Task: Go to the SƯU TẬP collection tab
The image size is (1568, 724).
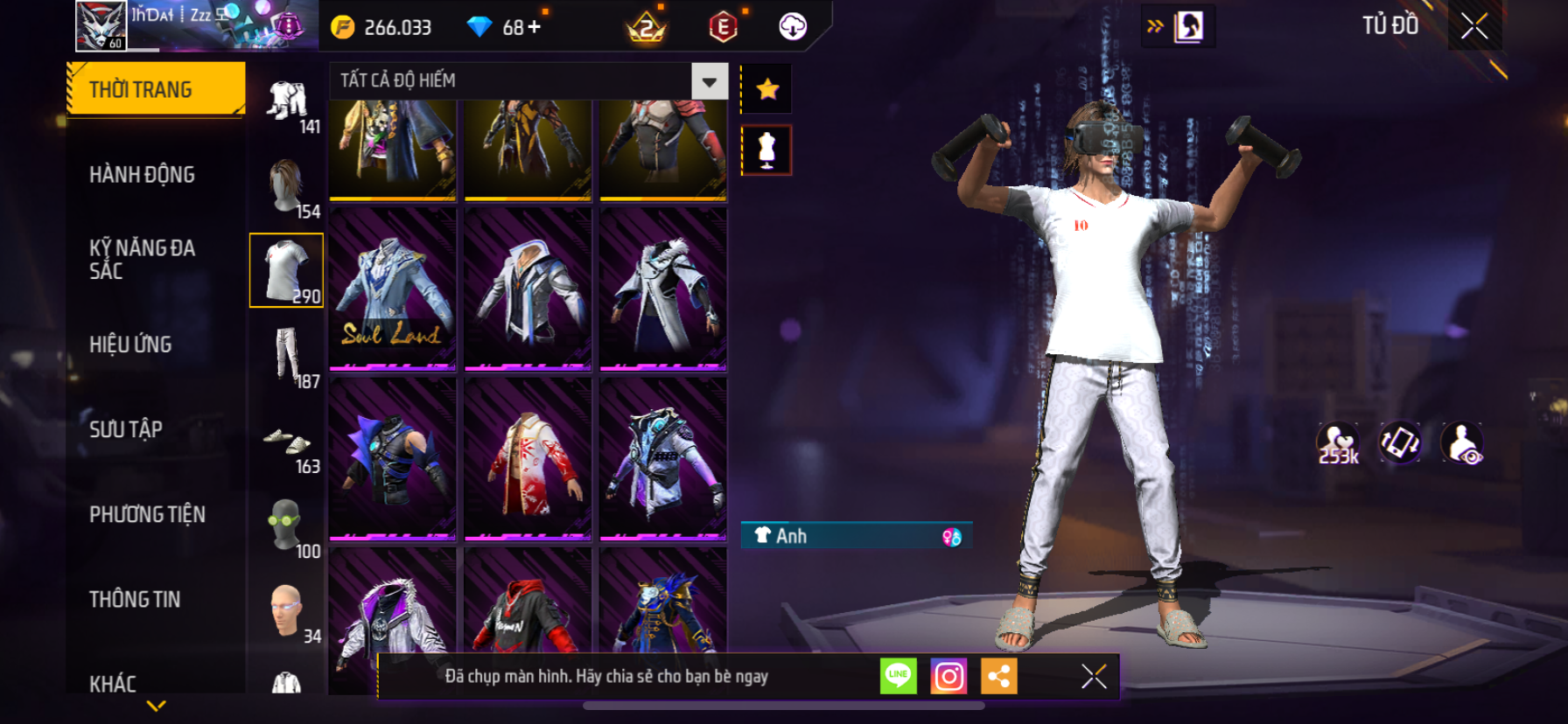Action: pyautogui.click(x=126, y=429)
